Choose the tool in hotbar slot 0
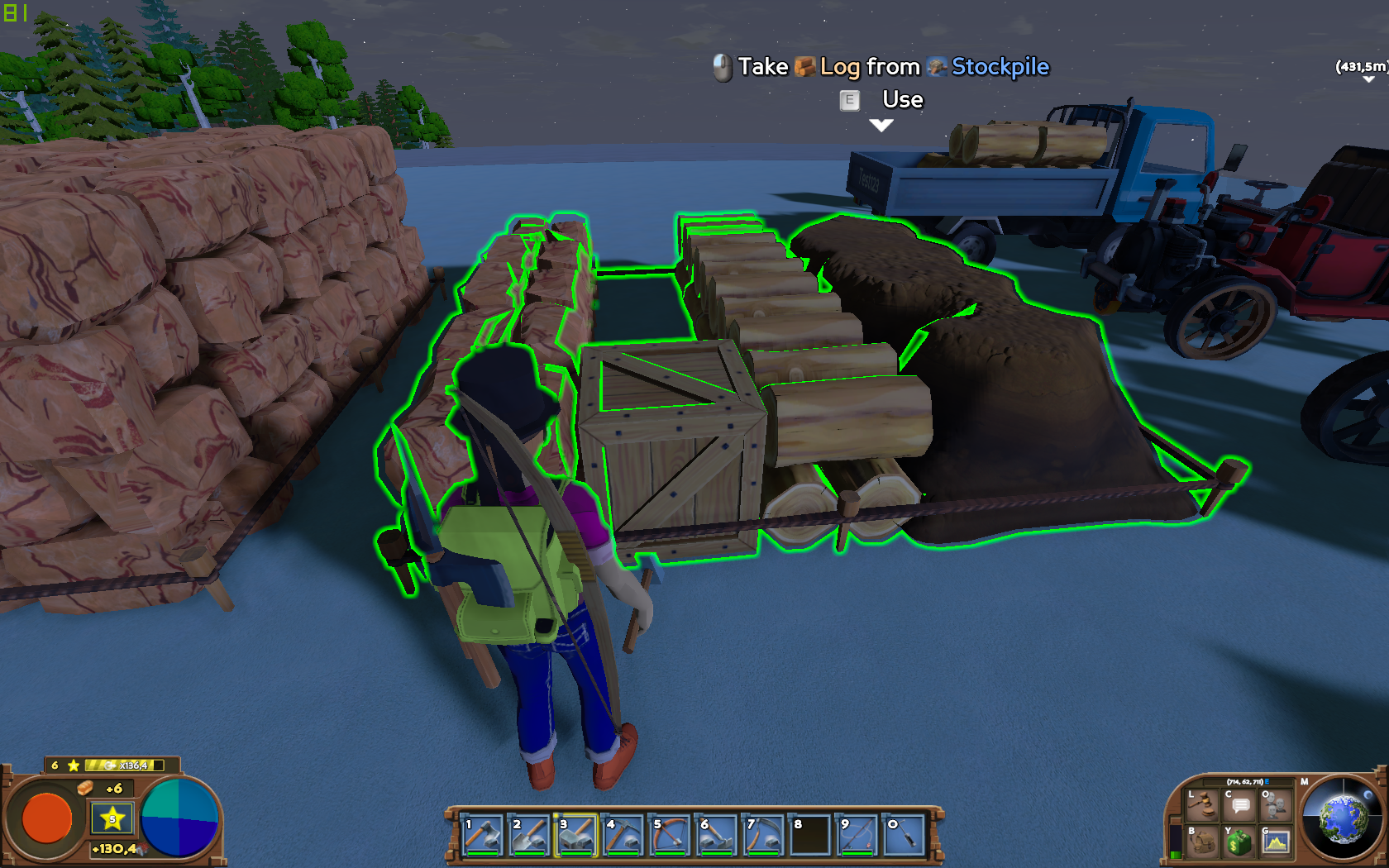Image resolution: width=1389 pixels, height=868 pixels. coord(905,835)
